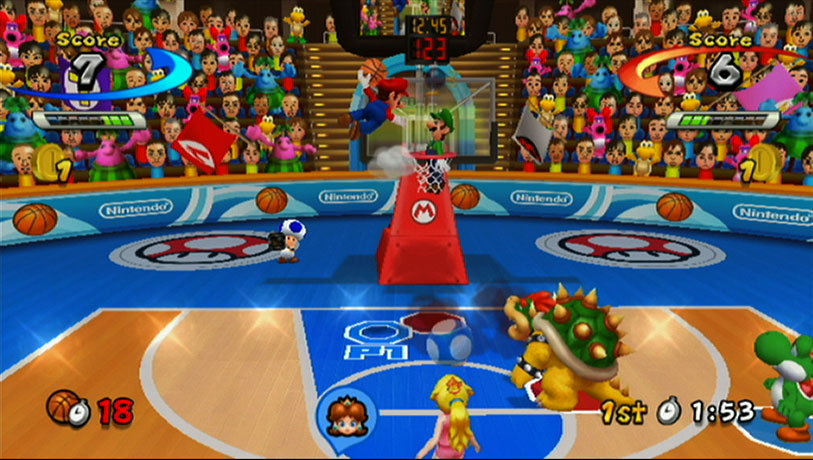Select the Daisy character portrait bubble
Viewport: 813px width, 460px height.
[x=346, y=411]
